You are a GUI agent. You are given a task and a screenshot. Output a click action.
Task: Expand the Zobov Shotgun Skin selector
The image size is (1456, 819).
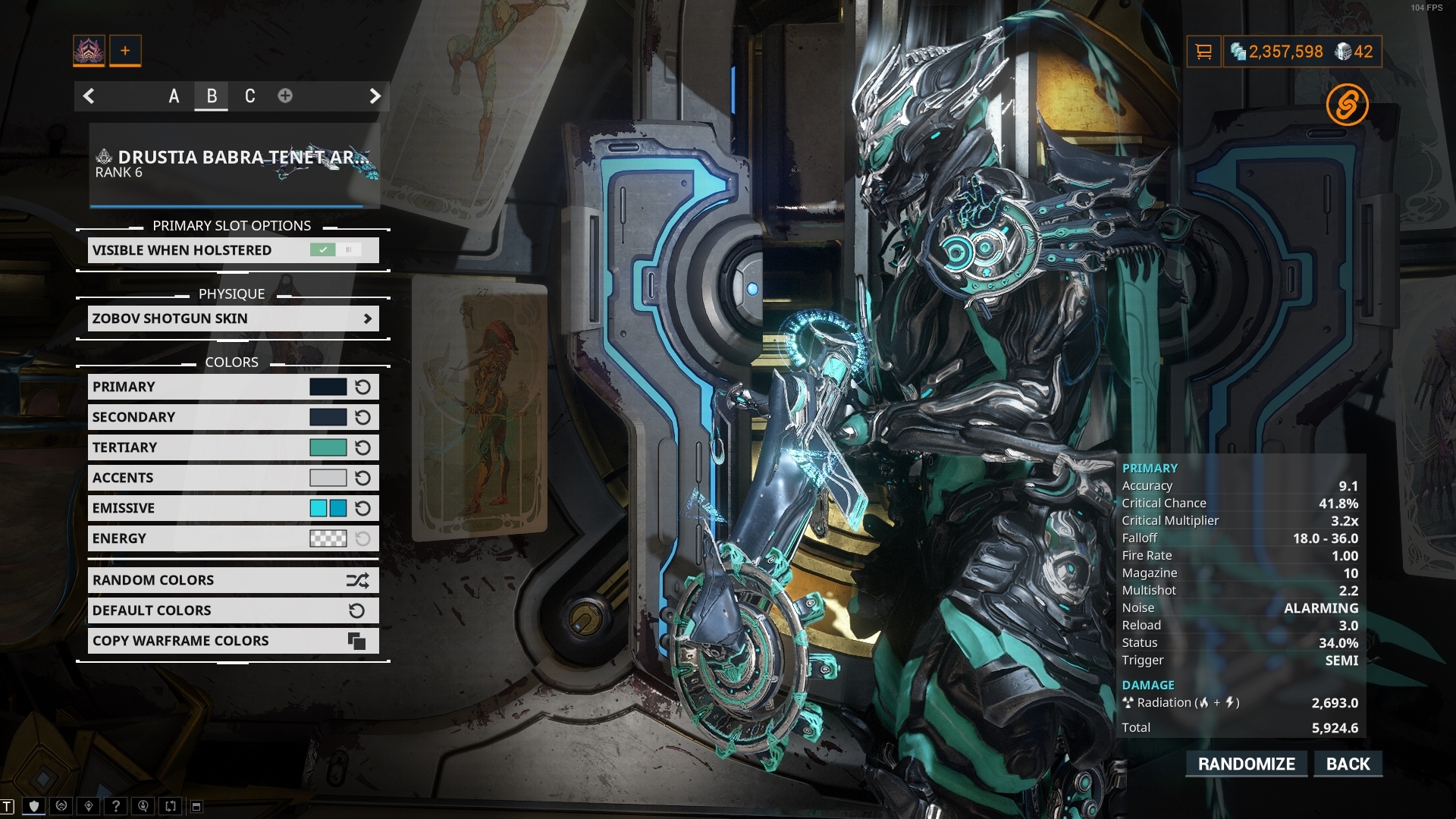click(x=233, y=318)
